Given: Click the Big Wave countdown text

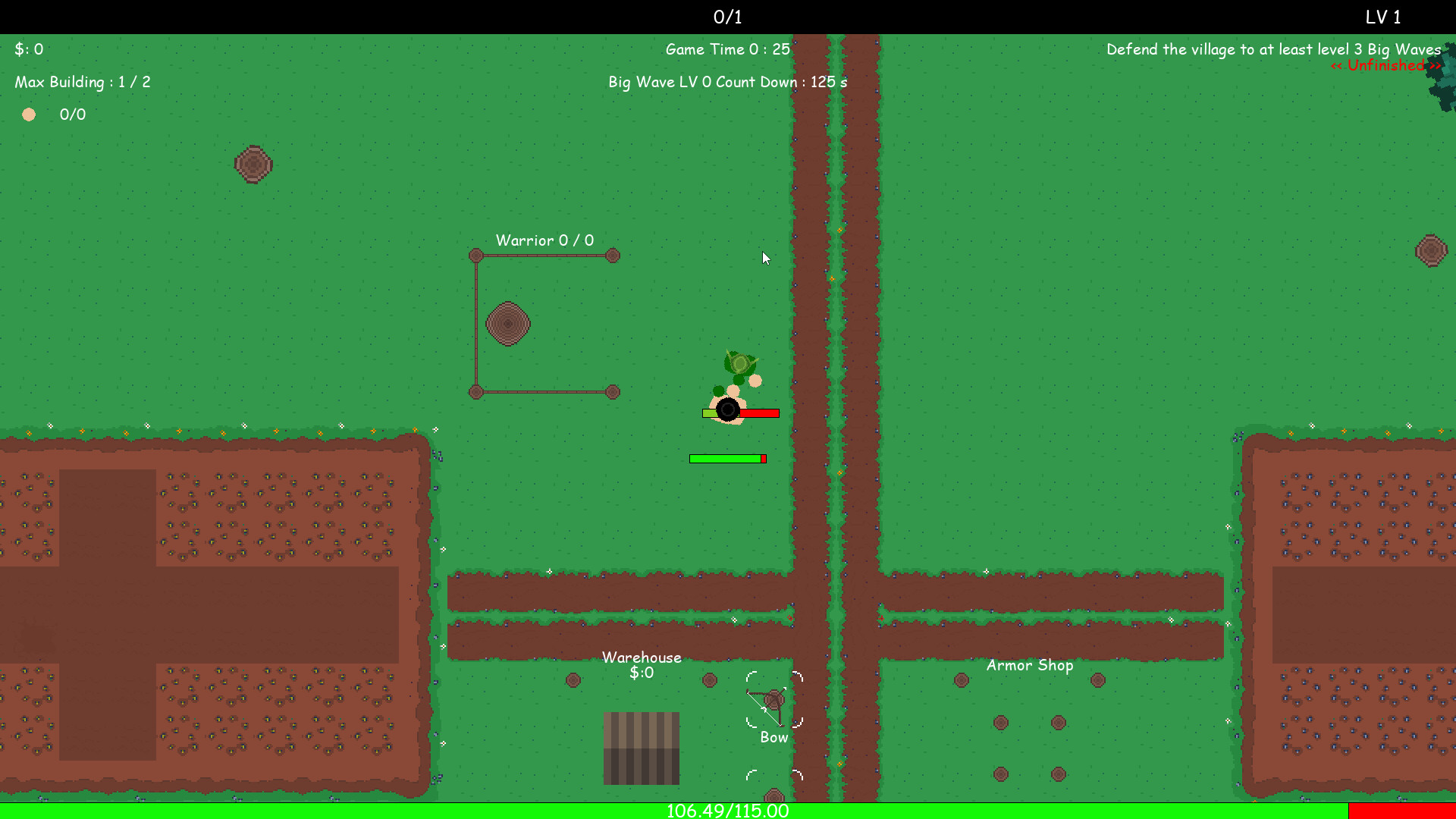Looking at the screenshot, I should pos(726,82).
